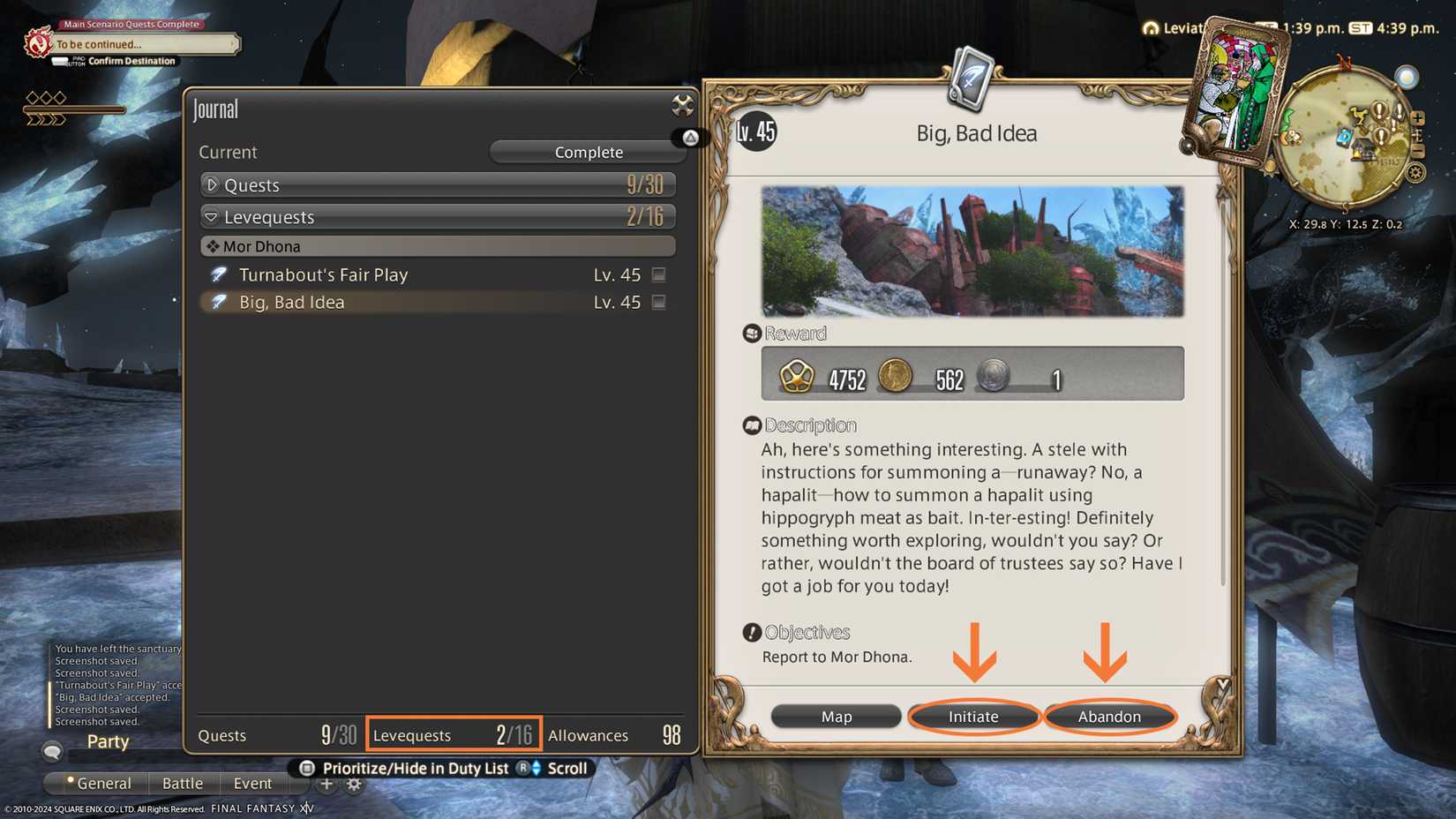1456x819 pixels.
Task: Switch to the Battle chat tab
Action: coord(183,783)
